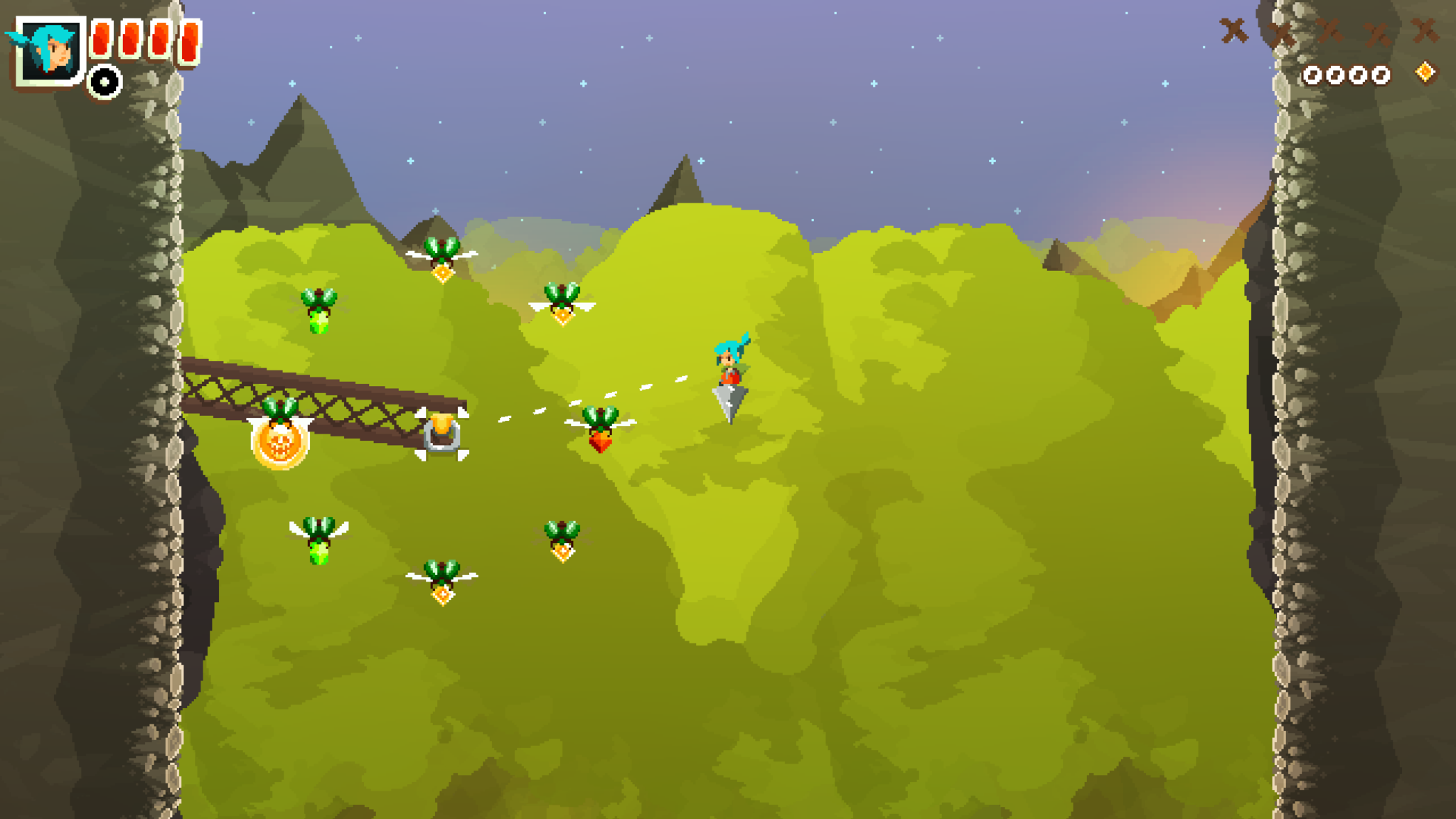Select the black ring icon below the health pips
1456x819 pixels.
pyautogui.click(x=105, y=82)
